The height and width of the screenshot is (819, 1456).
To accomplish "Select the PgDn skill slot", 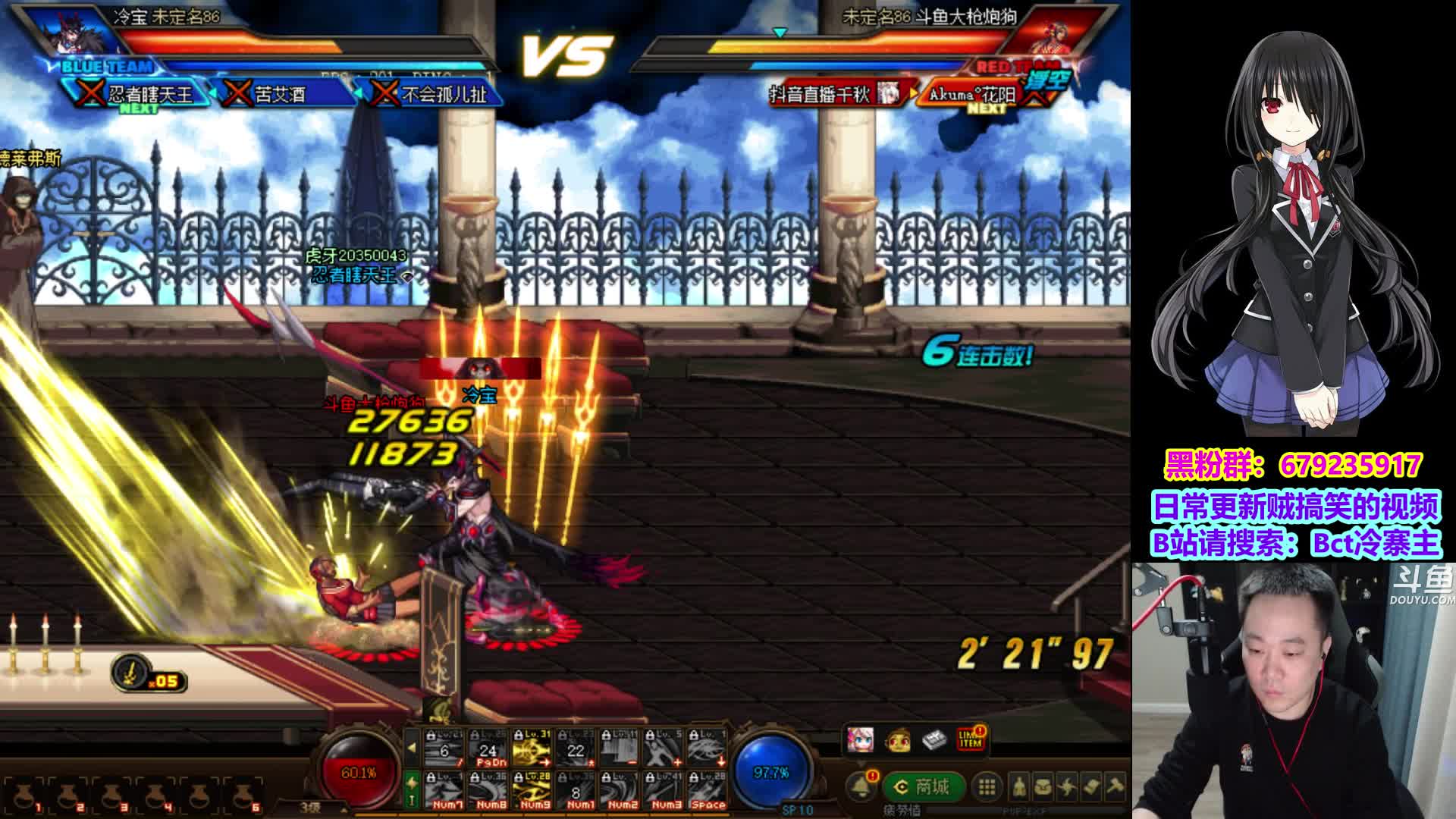I will point(488,748).
